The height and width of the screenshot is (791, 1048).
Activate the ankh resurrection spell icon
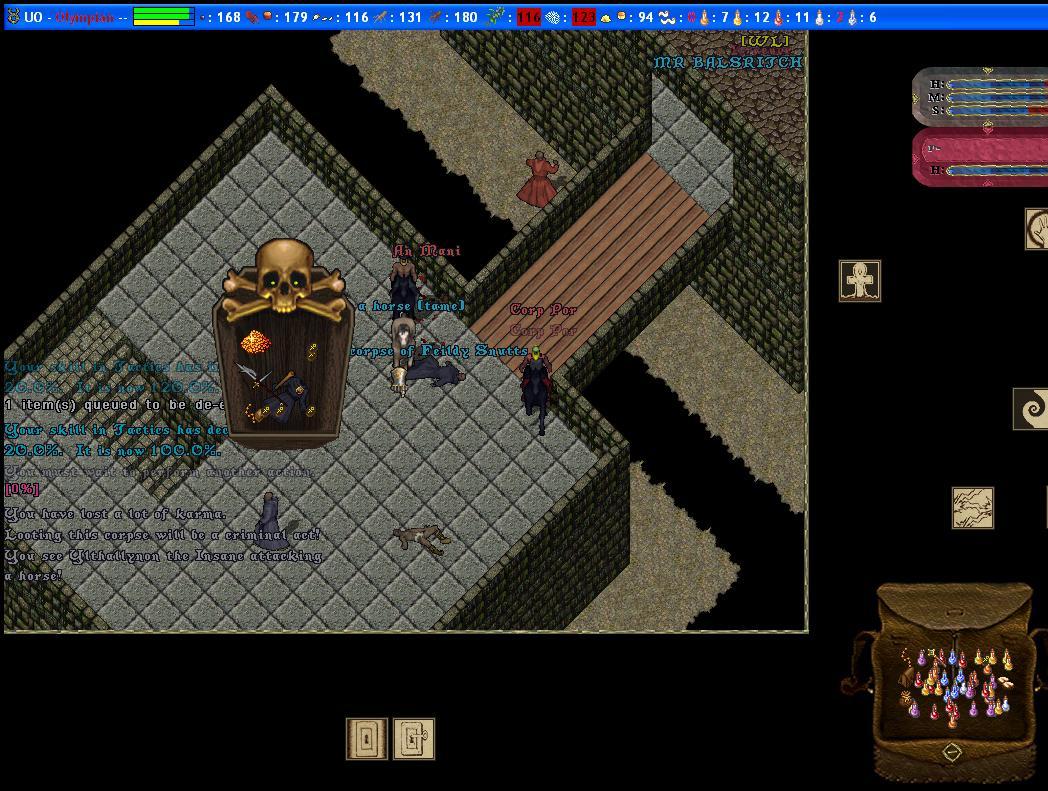[860, 281]
